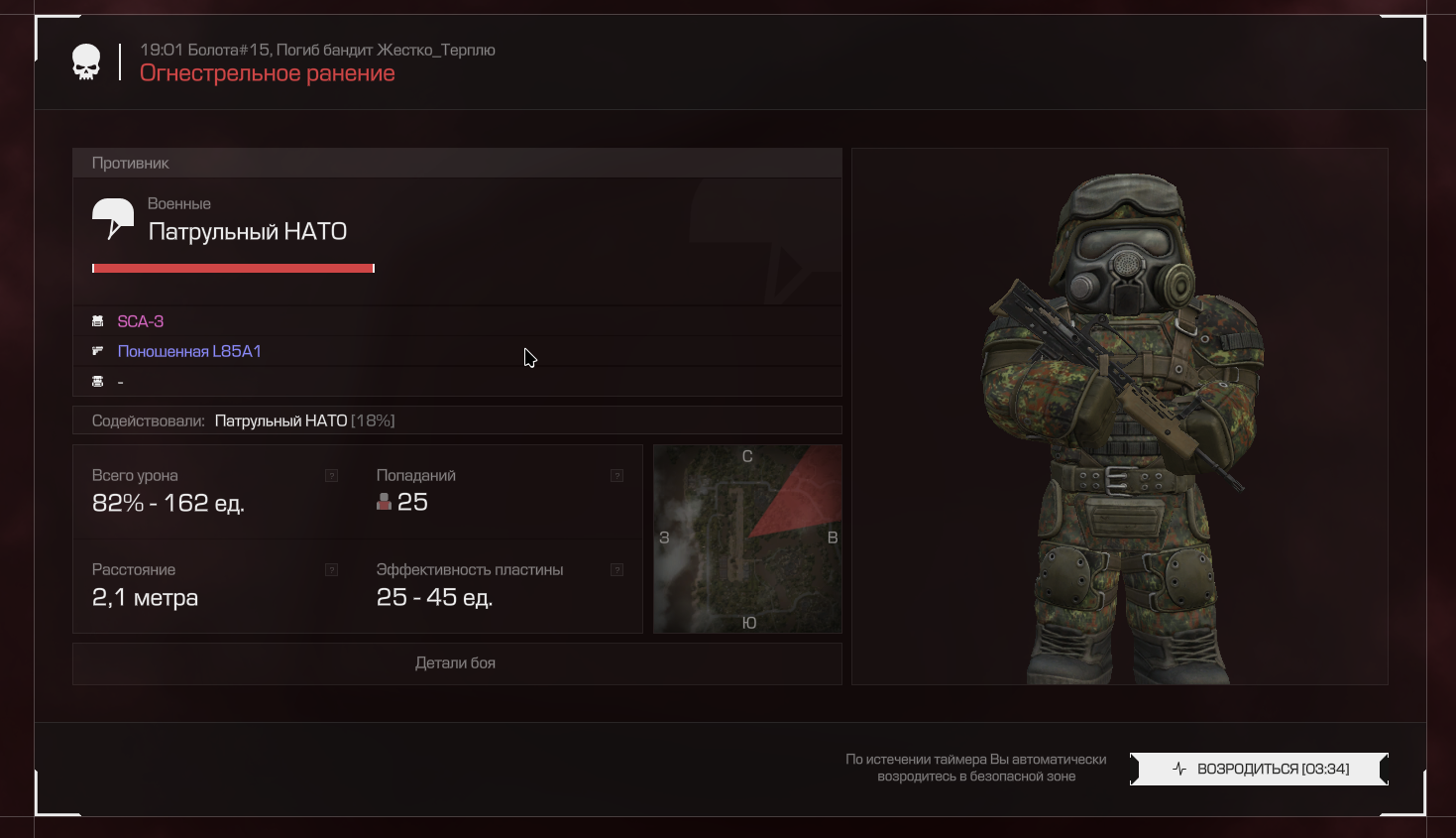The image size is (1456, 838).
Task: Click the Патрульный НАТО assist name
Action: tap(280, 420)
